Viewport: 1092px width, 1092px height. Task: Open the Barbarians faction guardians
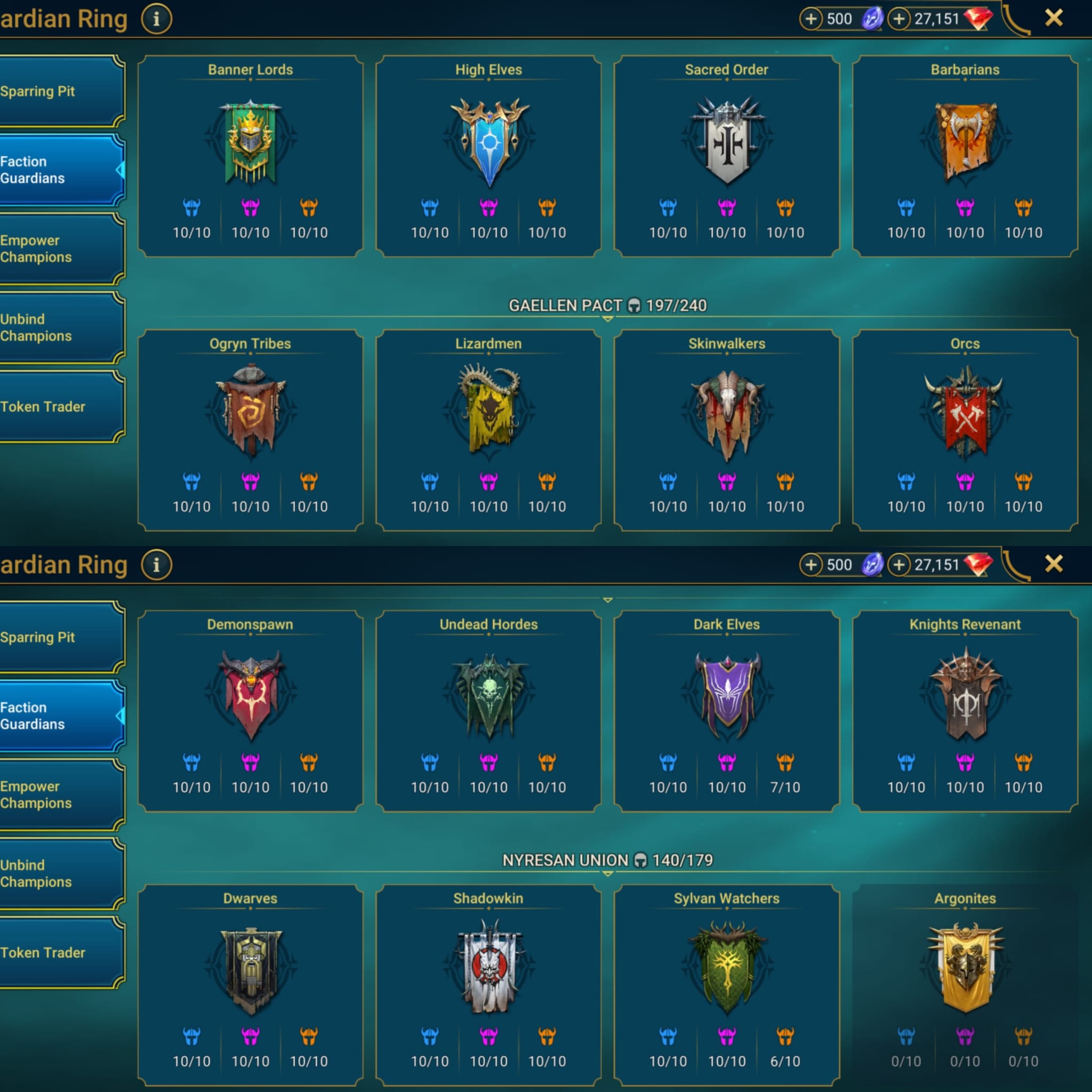[x=965, y=156]
